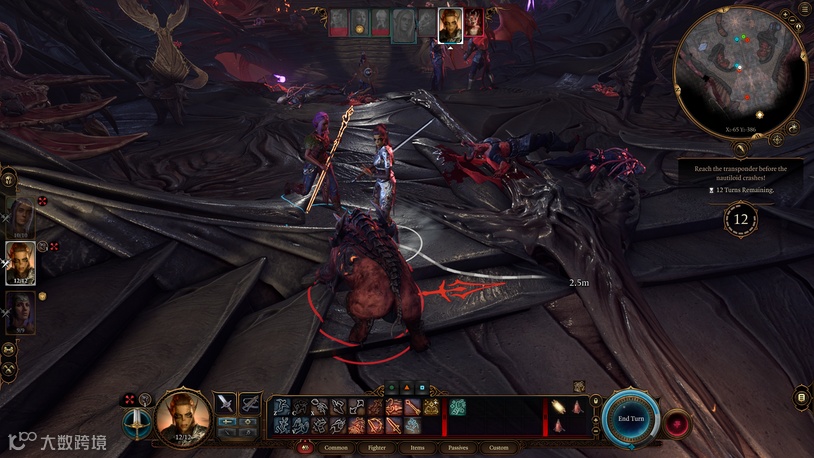Switch hotbar to the Common tab

pos(336,447)
